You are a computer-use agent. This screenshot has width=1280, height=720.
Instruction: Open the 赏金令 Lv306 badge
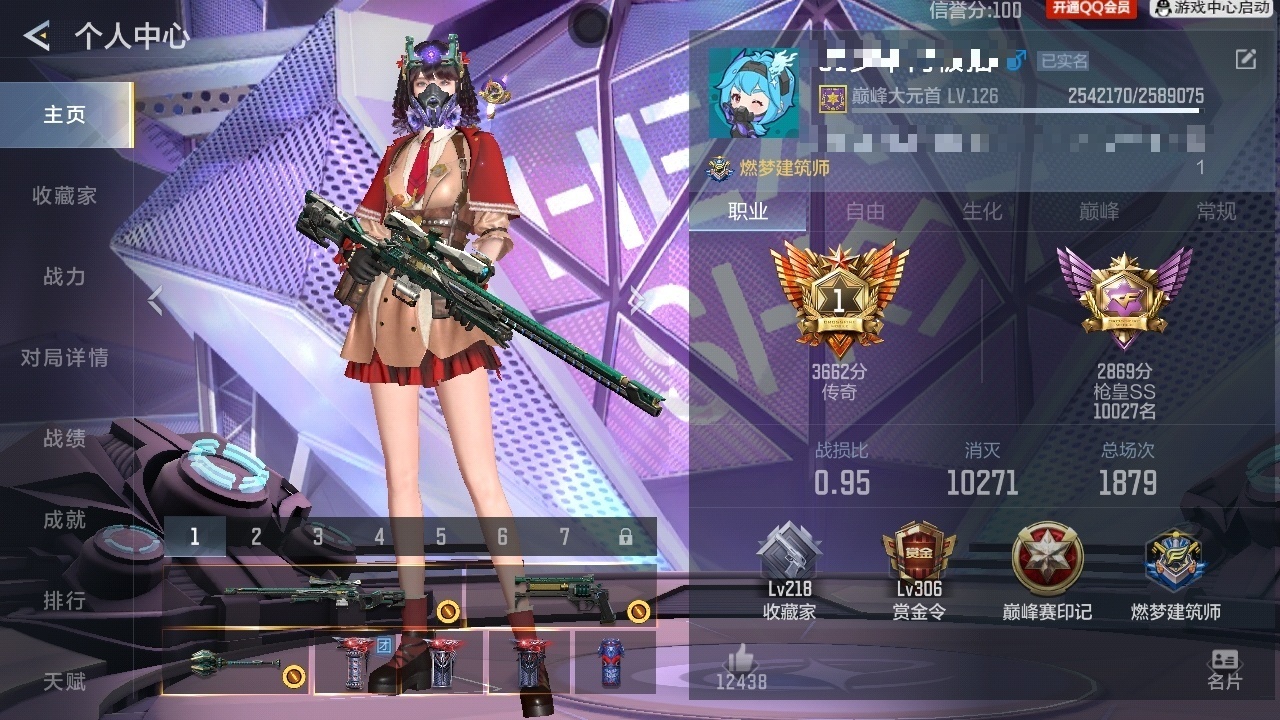pos(919,570)
